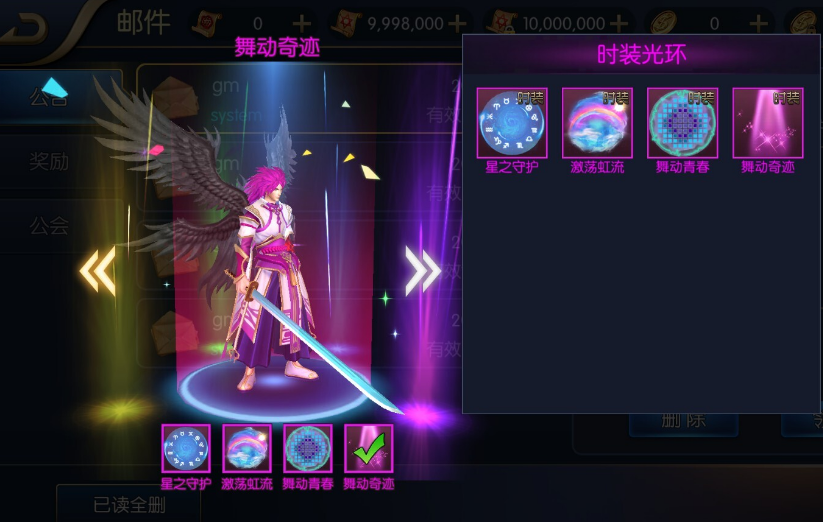Choose 激荡虹流 in the 时装光环 panel

(597, 123)
